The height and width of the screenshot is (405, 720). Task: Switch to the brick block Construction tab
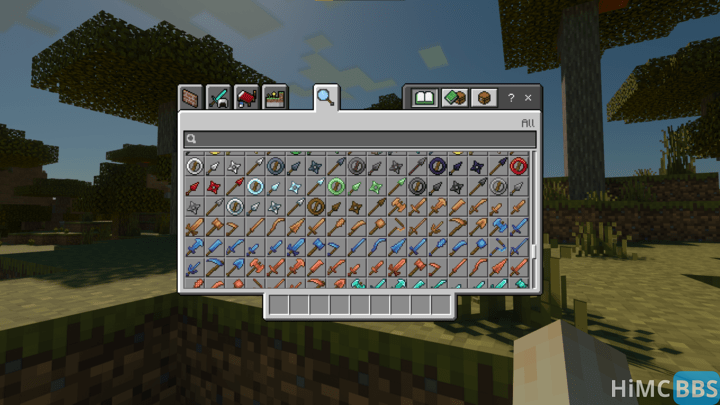190,98
